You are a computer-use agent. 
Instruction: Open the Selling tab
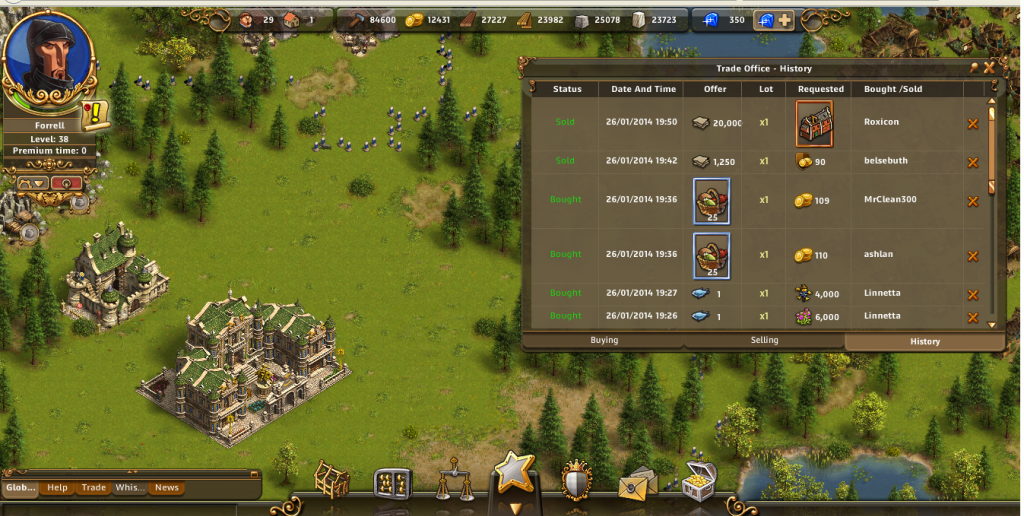(x=764, y=341)
